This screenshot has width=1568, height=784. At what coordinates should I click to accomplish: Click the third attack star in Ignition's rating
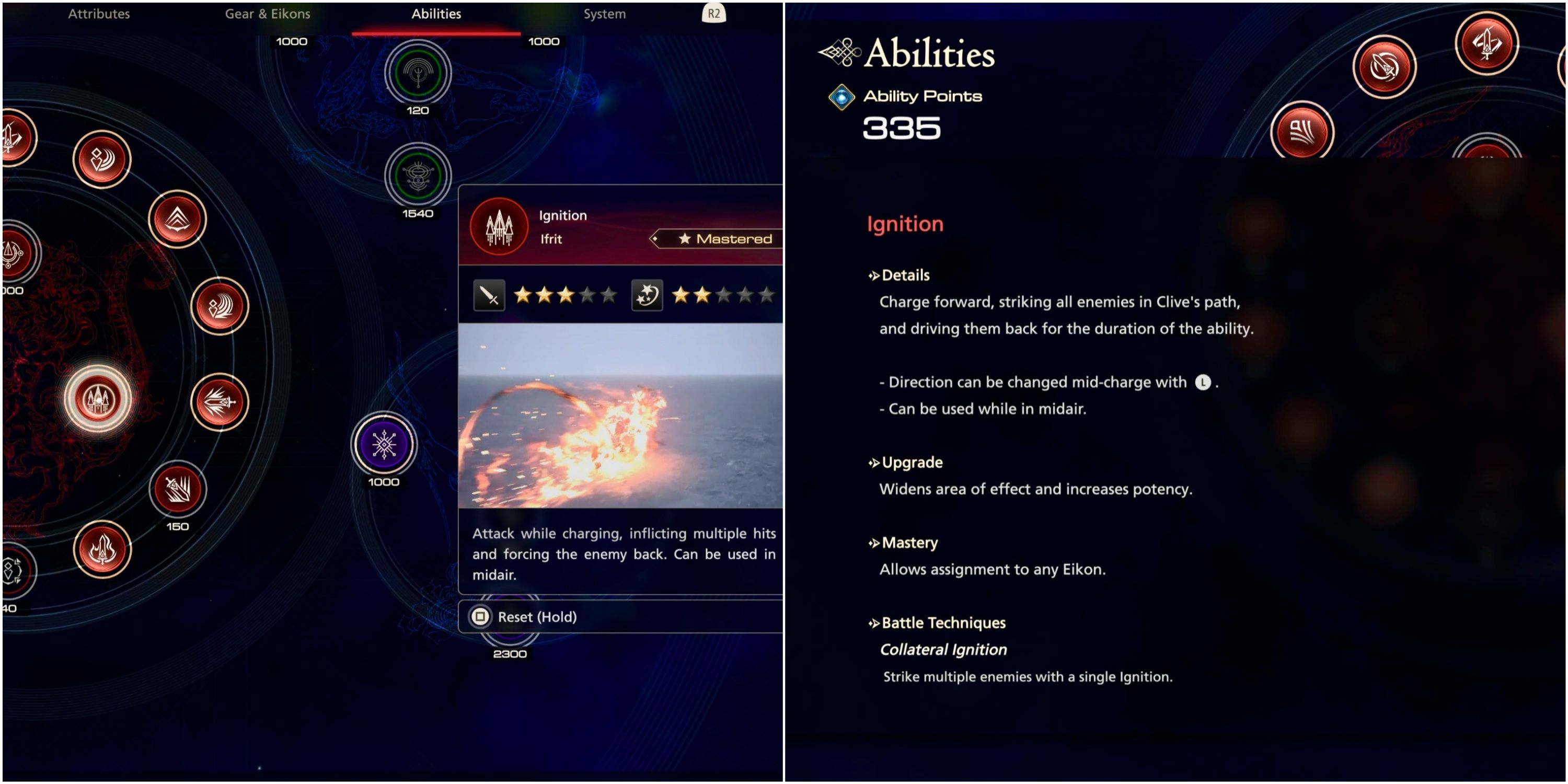(565, 295)
